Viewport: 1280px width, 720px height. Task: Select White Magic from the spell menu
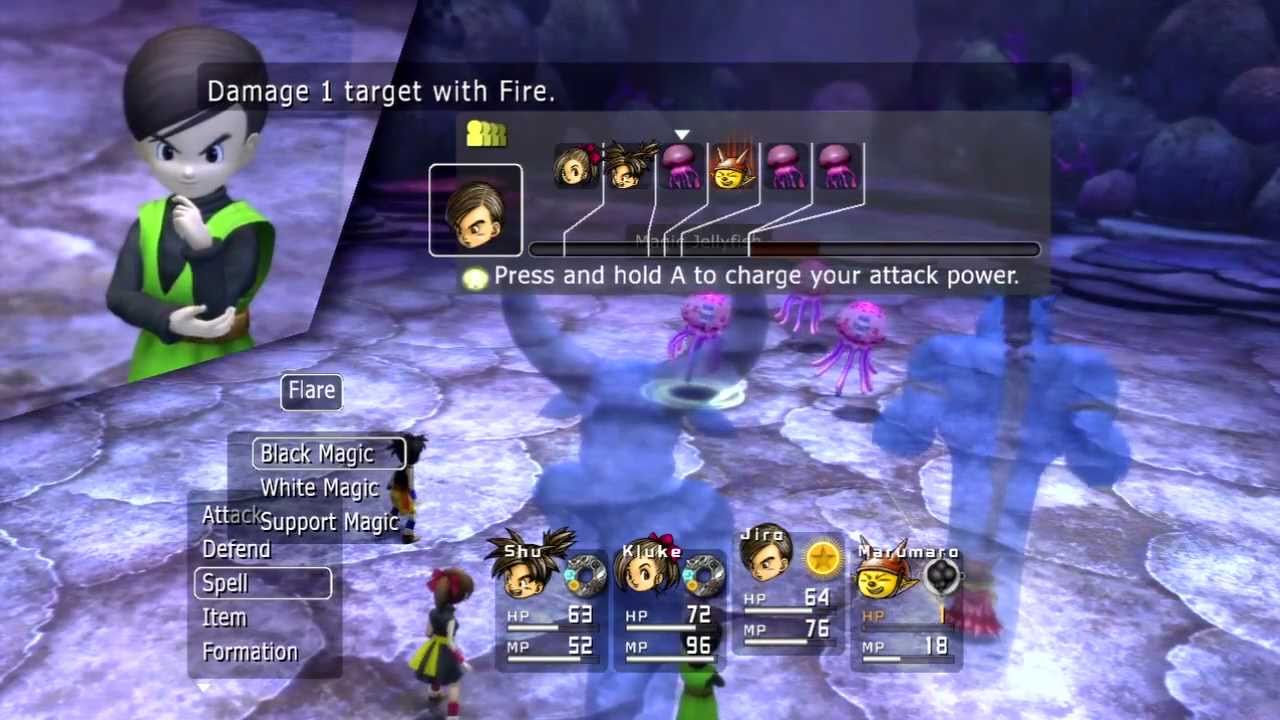point(319,488)
